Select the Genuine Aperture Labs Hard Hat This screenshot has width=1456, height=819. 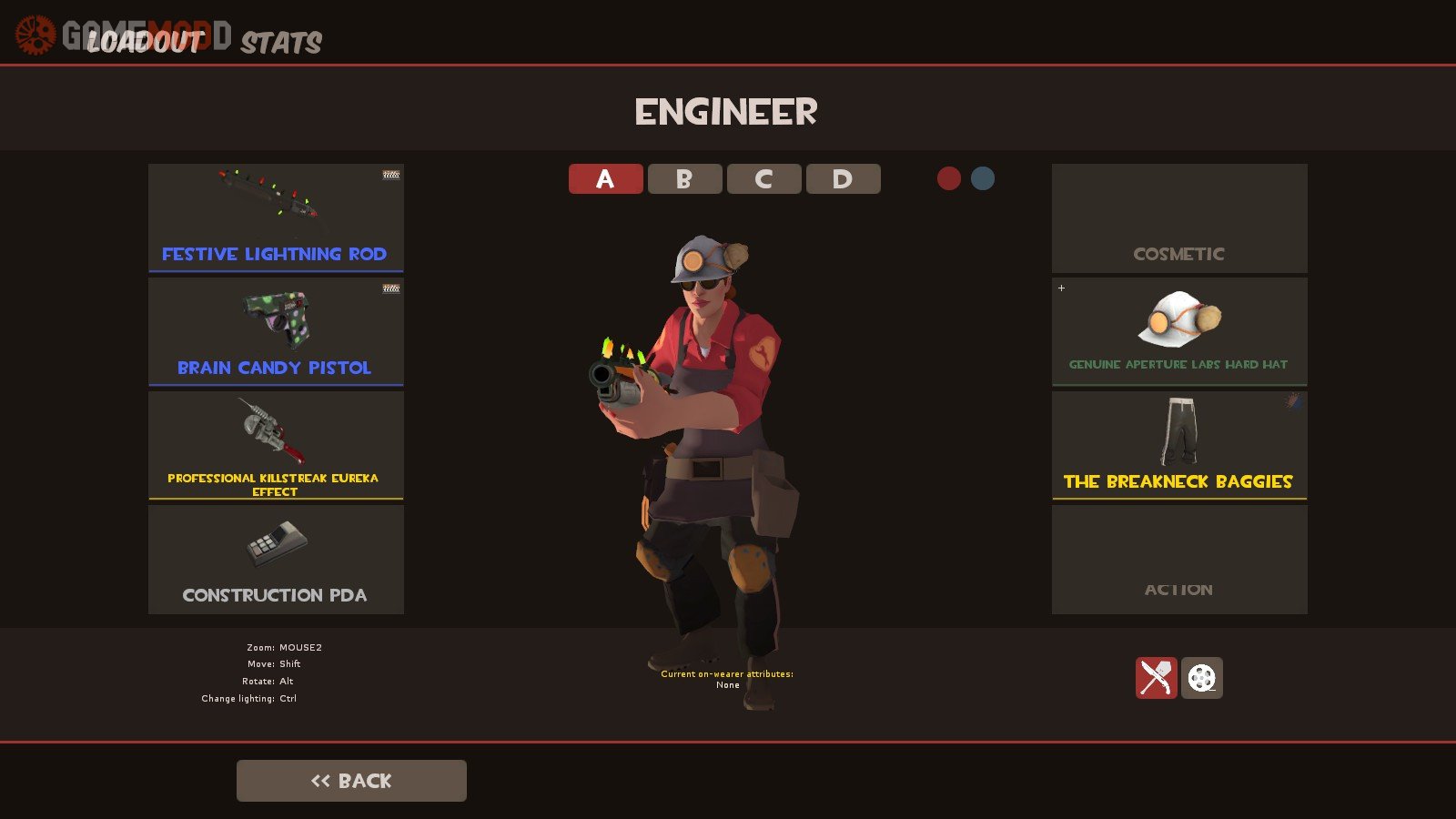[1179, 331]
